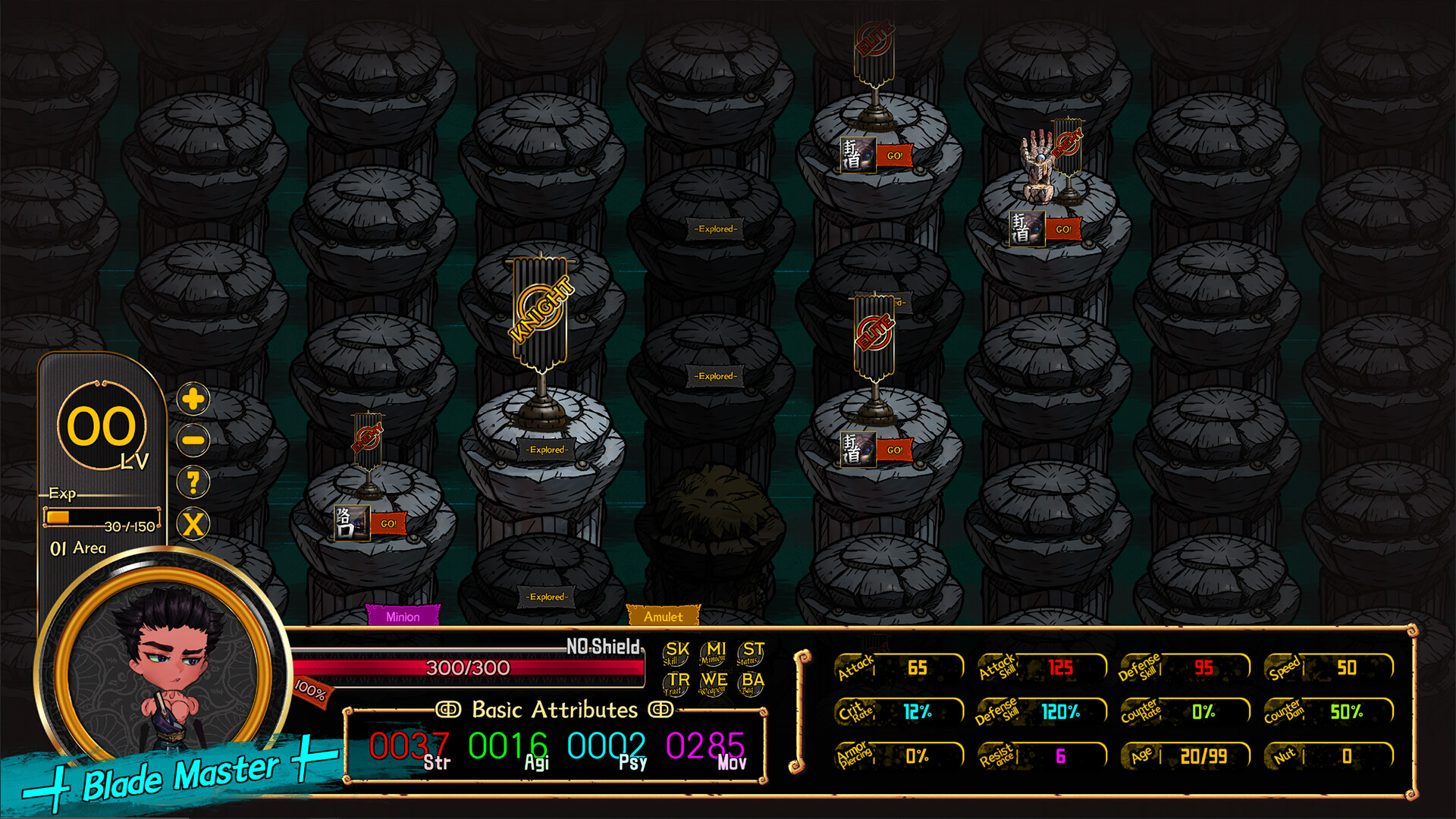Click the plus icon beside the level display
This screenshot has height=819, width=1456.
pos(192,400)
